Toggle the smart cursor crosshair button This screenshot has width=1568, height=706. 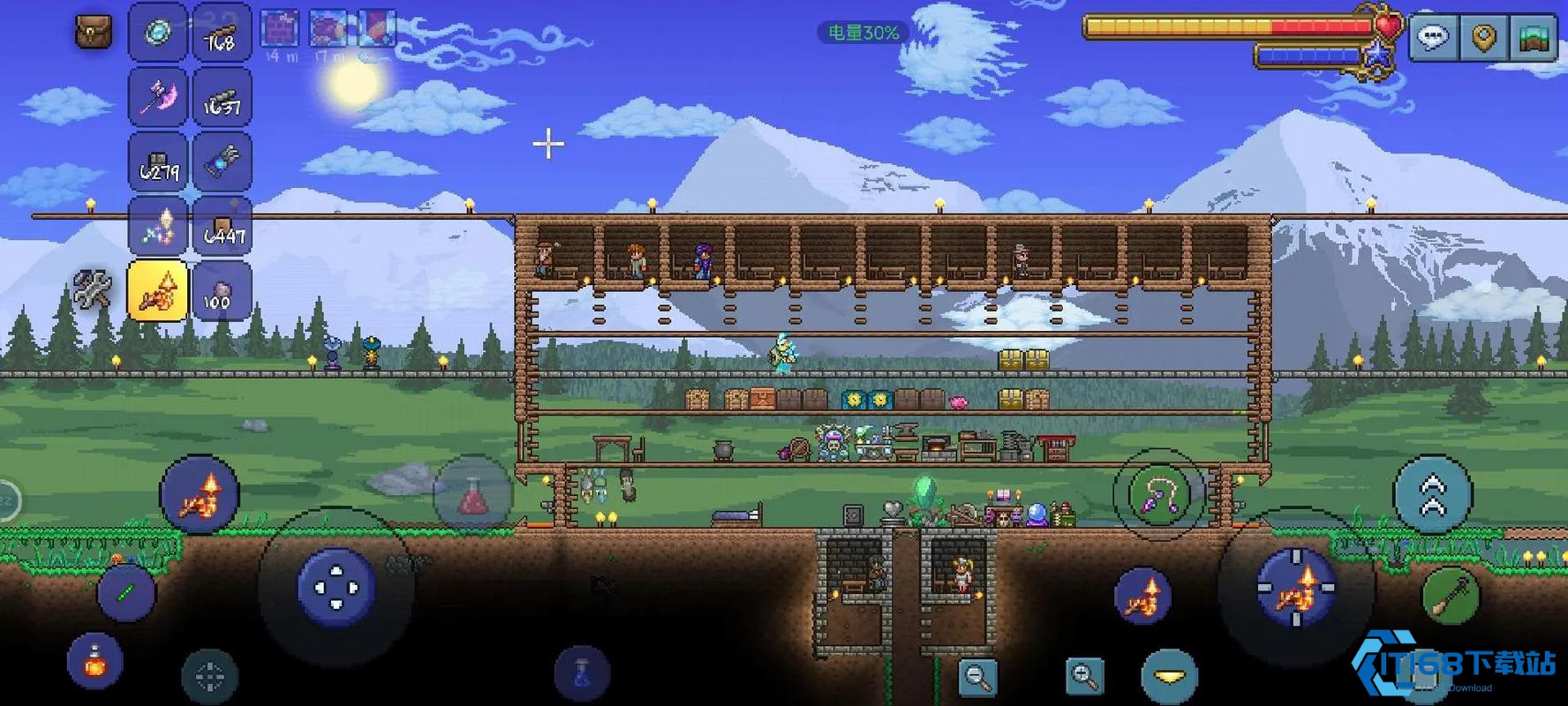tap(209, 677)
